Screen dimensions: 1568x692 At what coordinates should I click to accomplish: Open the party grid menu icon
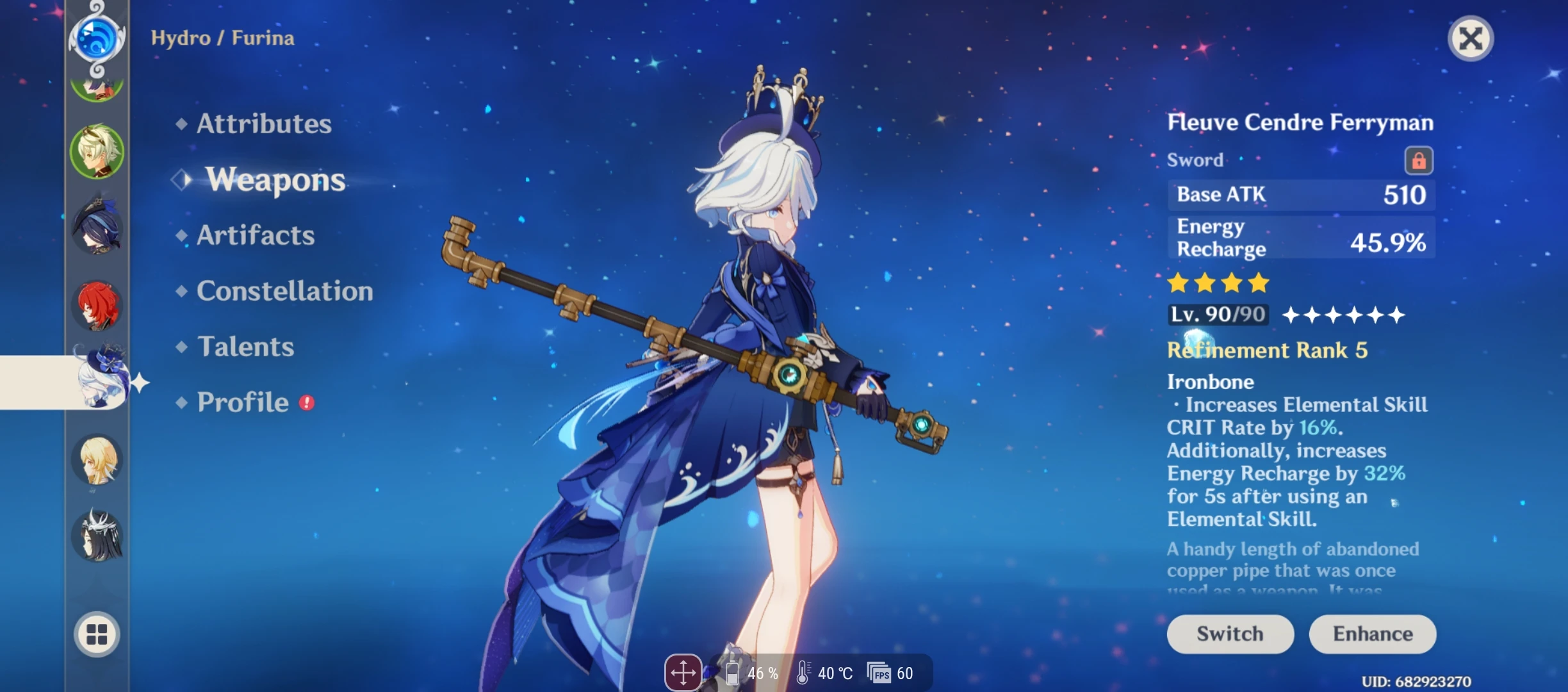pyautogui.click(x=97, y=634)
